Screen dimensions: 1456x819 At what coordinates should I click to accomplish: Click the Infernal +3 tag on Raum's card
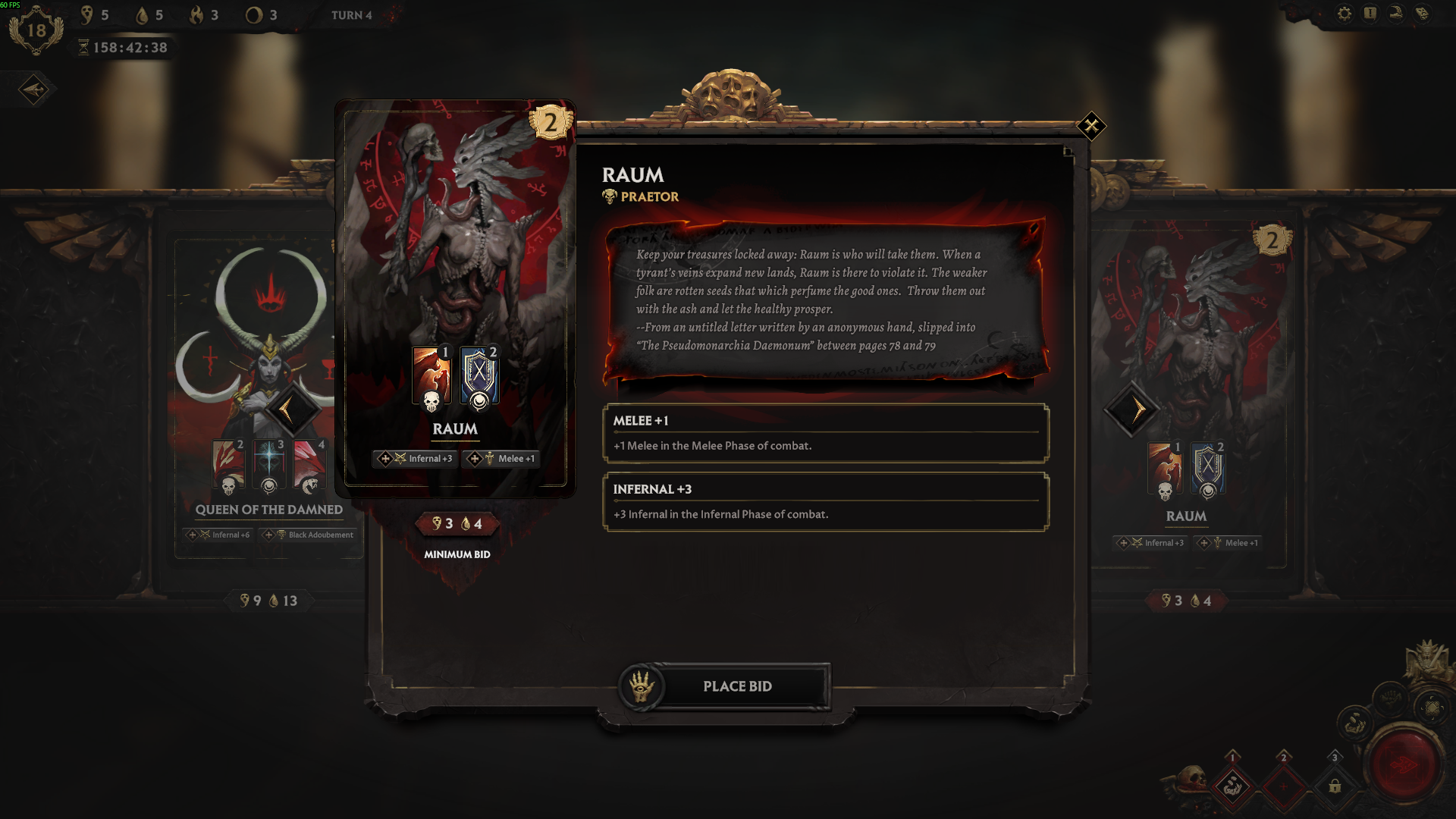[x=416, y=459]
